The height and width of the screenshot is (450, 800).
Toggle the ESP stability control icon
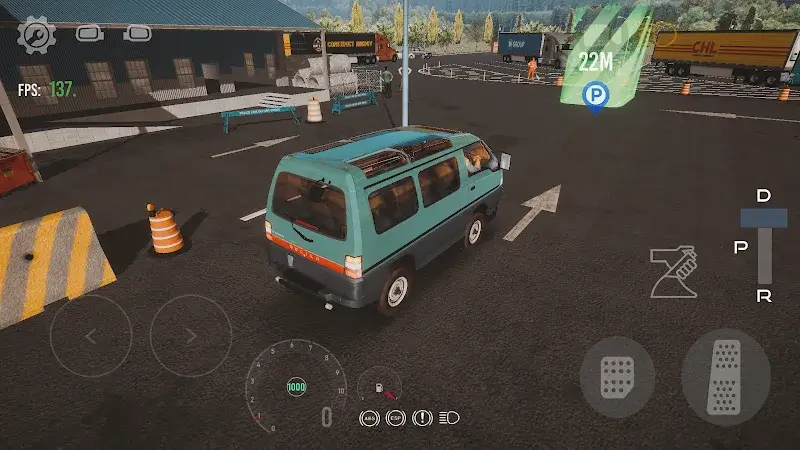(x=396, y=417)
